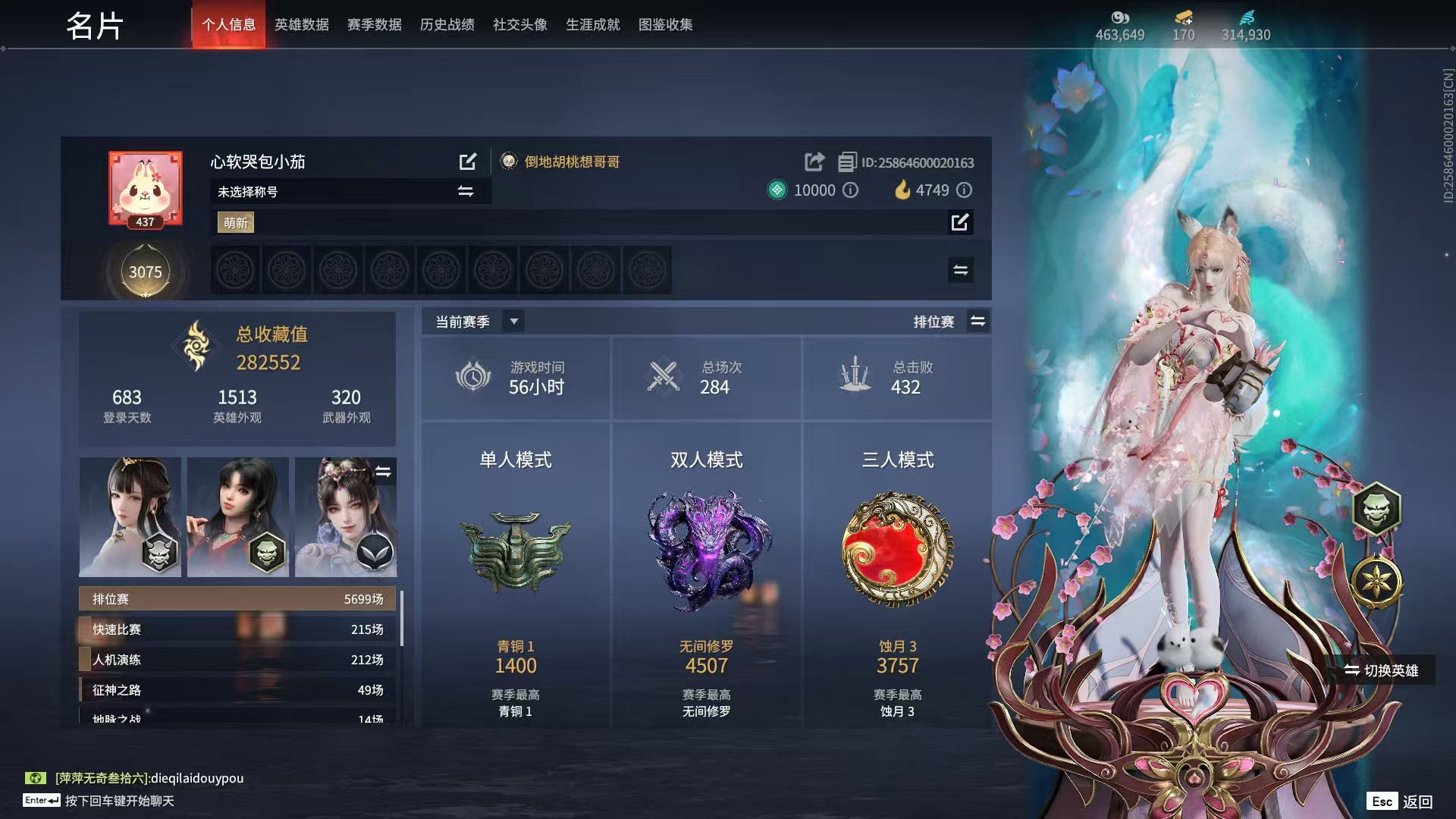Open the share profile icon

click(814, 162)
